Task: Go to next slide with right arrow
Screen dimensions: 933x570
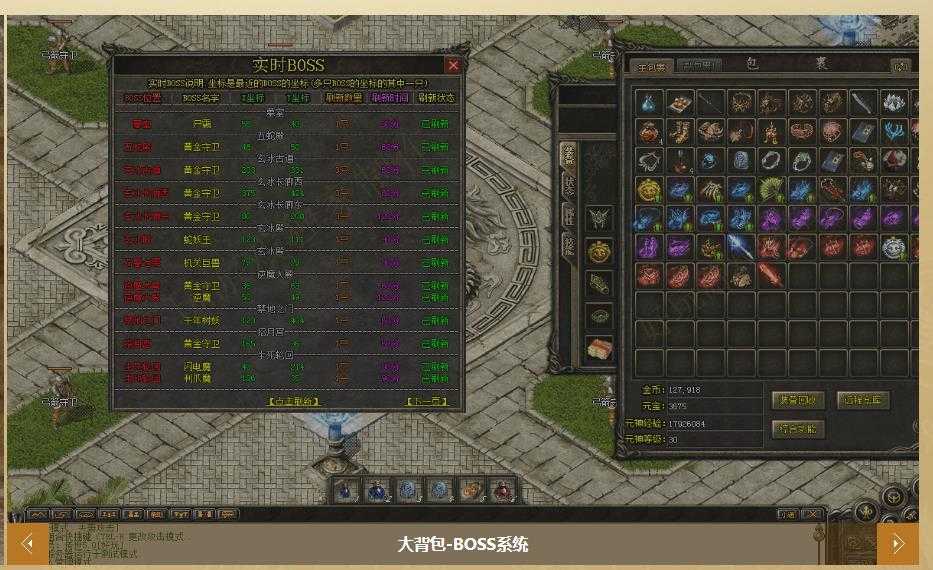Action: click(897, 544)
